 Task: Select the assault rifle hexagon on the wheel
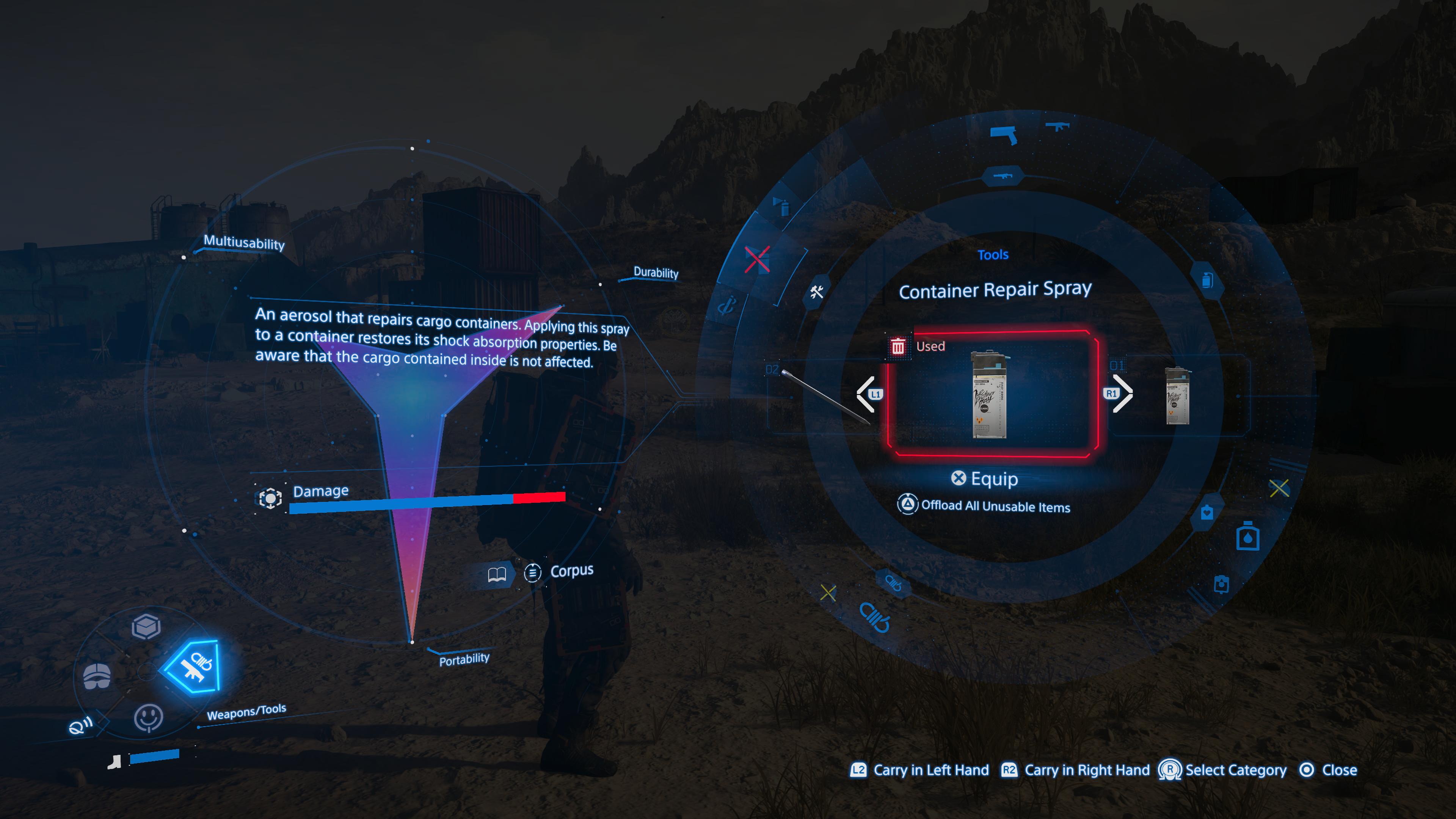(1003, 176)
